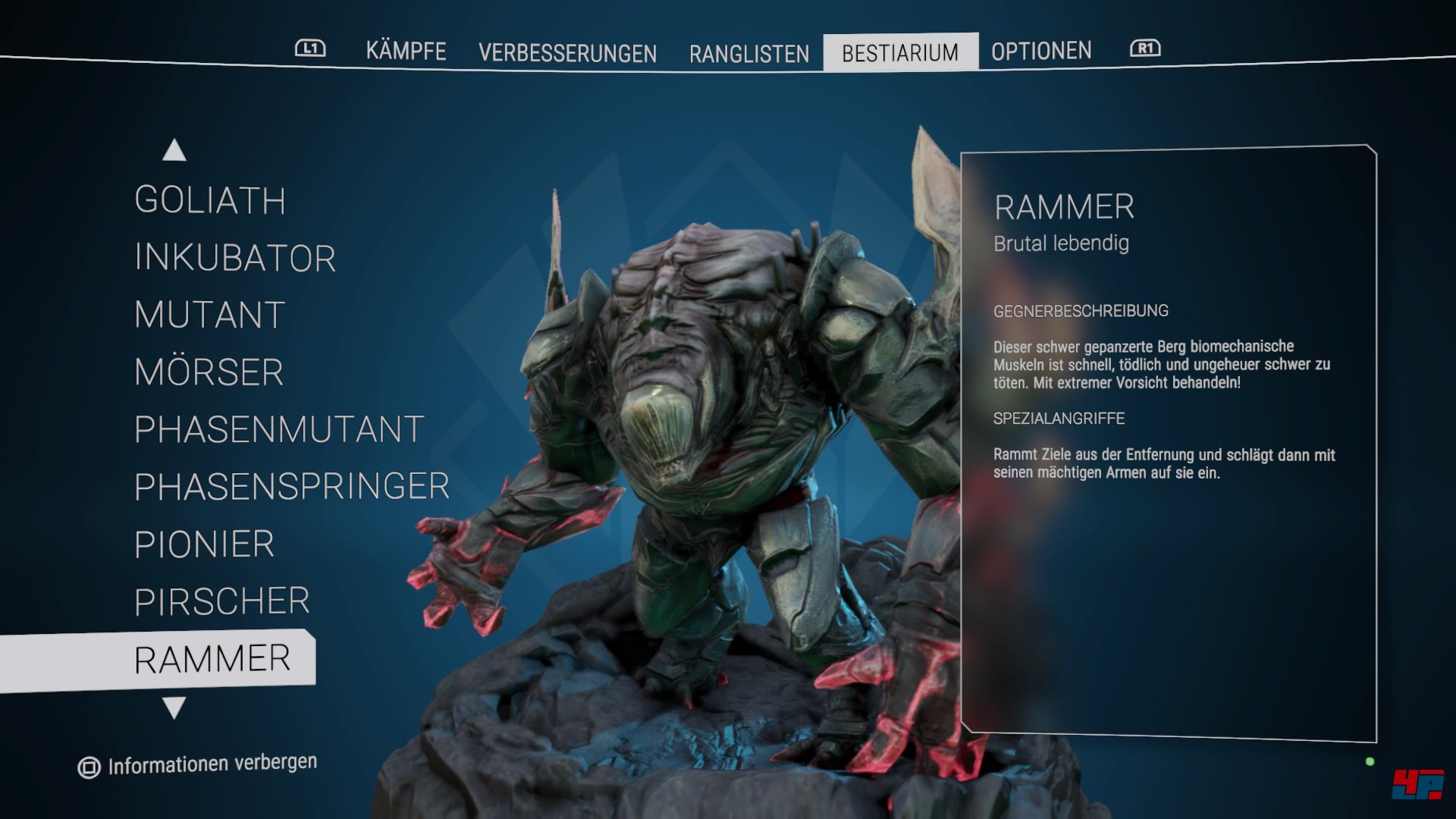Click the L1 shoulder button icon
Screen dimensions: 1456x819
click(311, 48)
